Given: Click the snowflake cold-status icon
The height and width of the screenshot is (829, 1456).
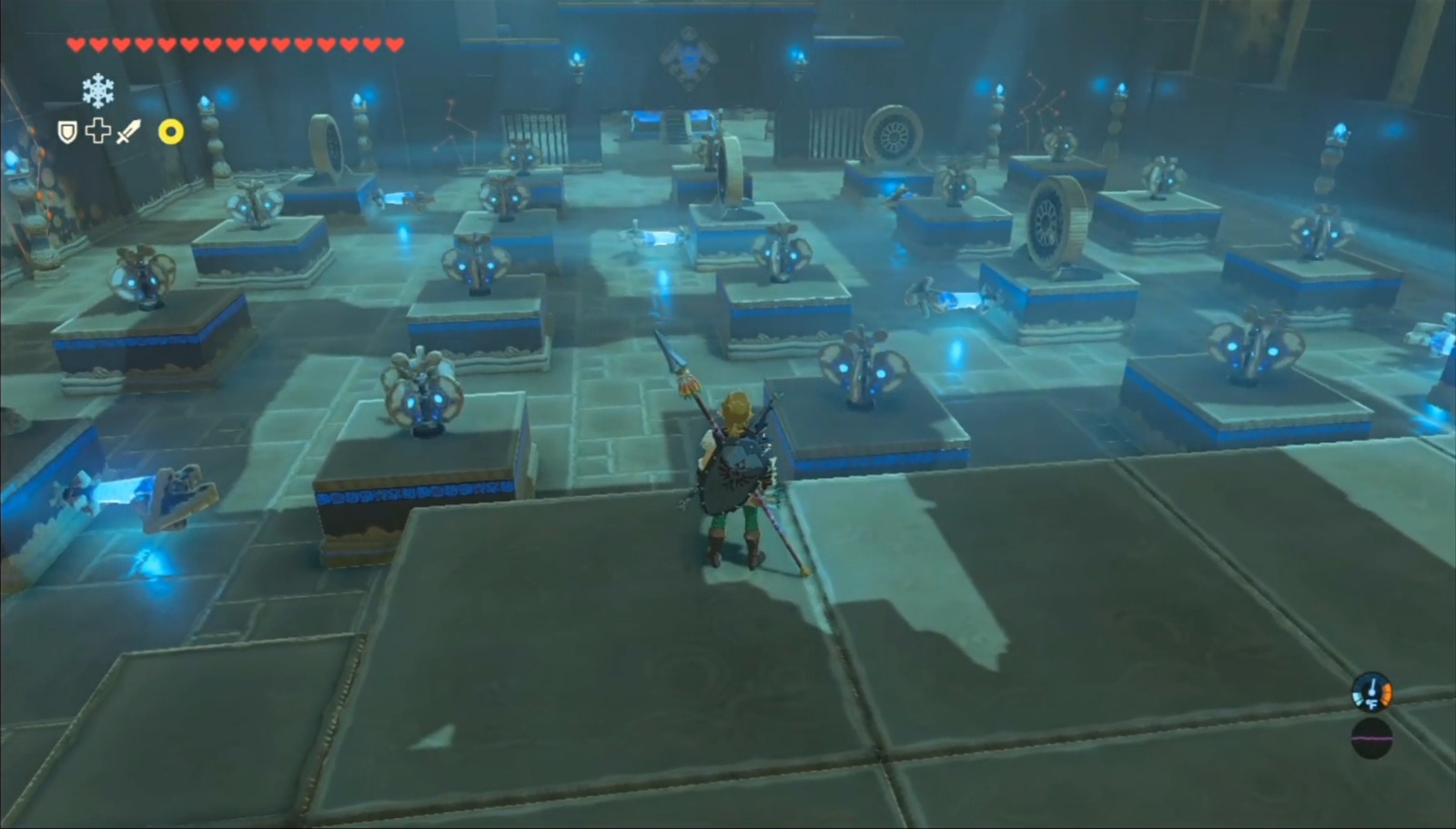Looking at the screenshot, I should point(97,91).
